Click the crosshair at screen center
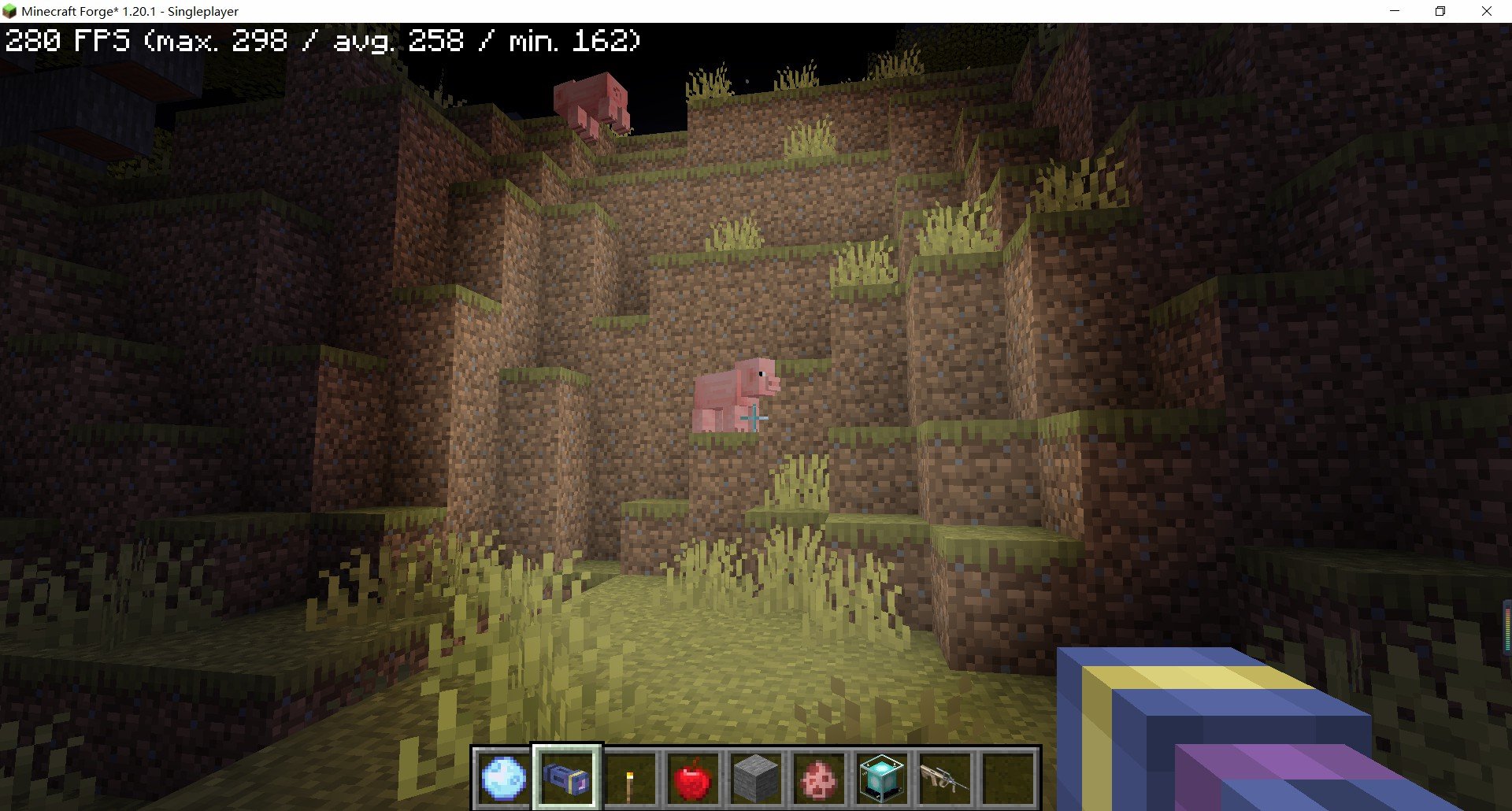The image size is (1512, 811). [754, 418]
